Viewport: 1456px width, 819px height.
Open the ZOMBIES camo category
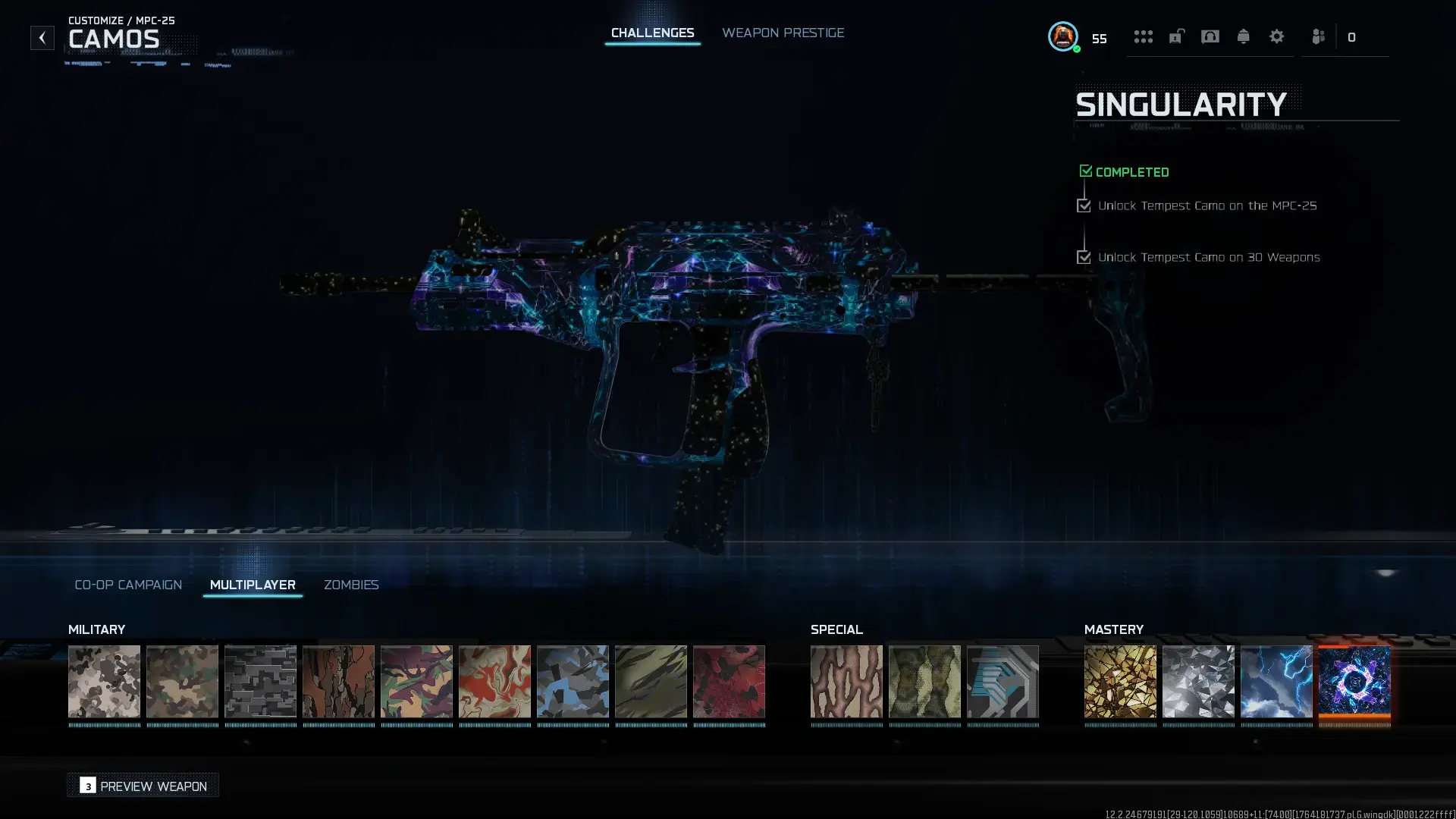(x=351, y=585)
